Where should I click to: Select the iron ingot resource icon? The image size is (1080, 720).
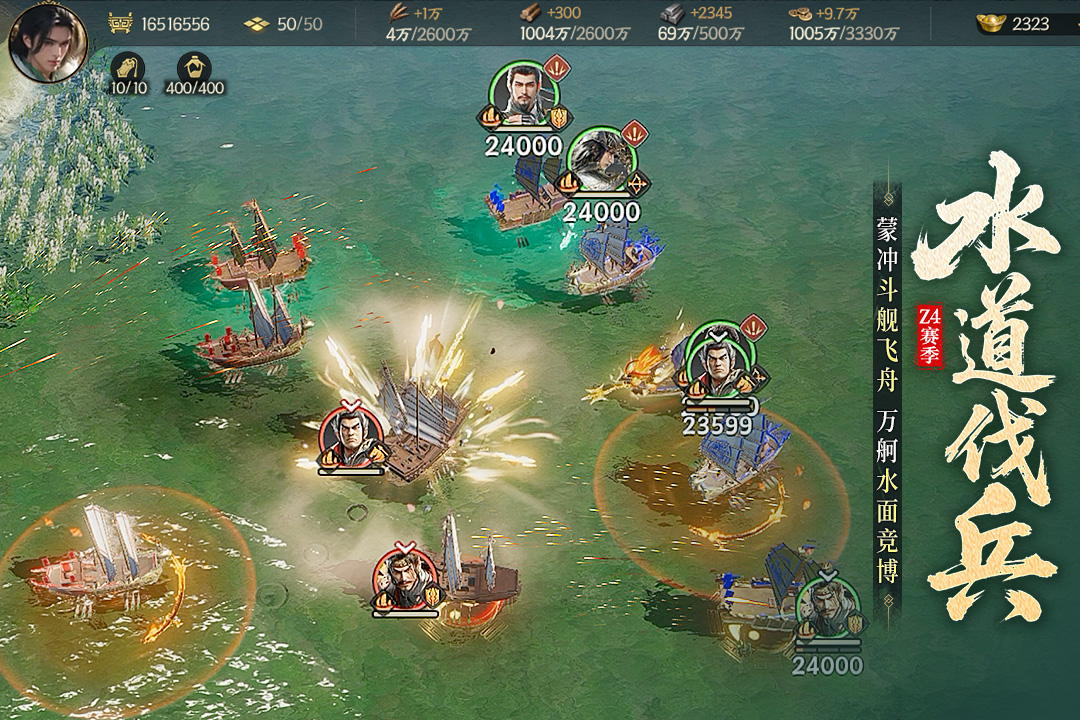pos(671,14)
